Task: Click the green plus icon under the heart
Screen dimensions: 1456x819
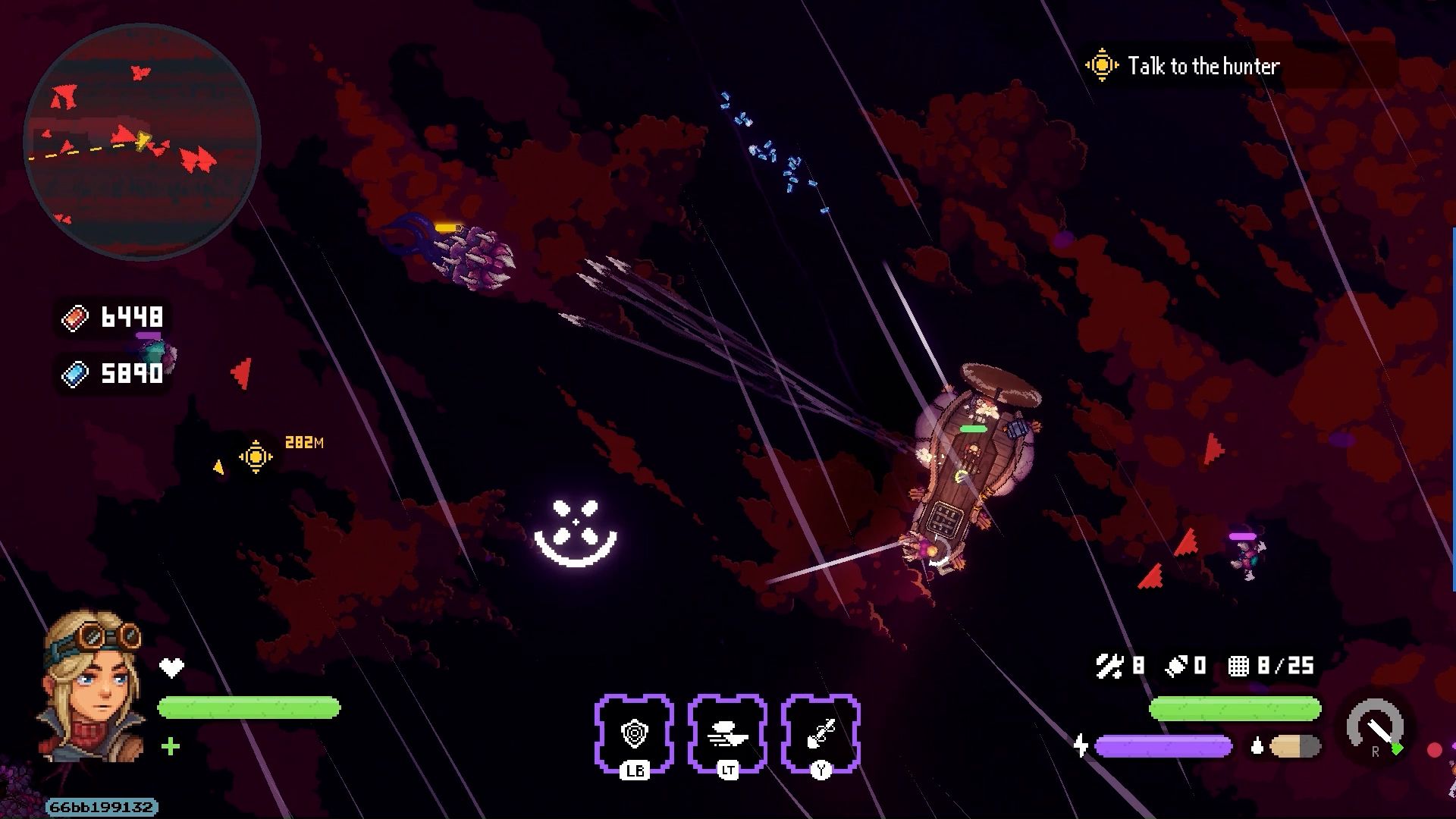Action: [x=171, y=747]
